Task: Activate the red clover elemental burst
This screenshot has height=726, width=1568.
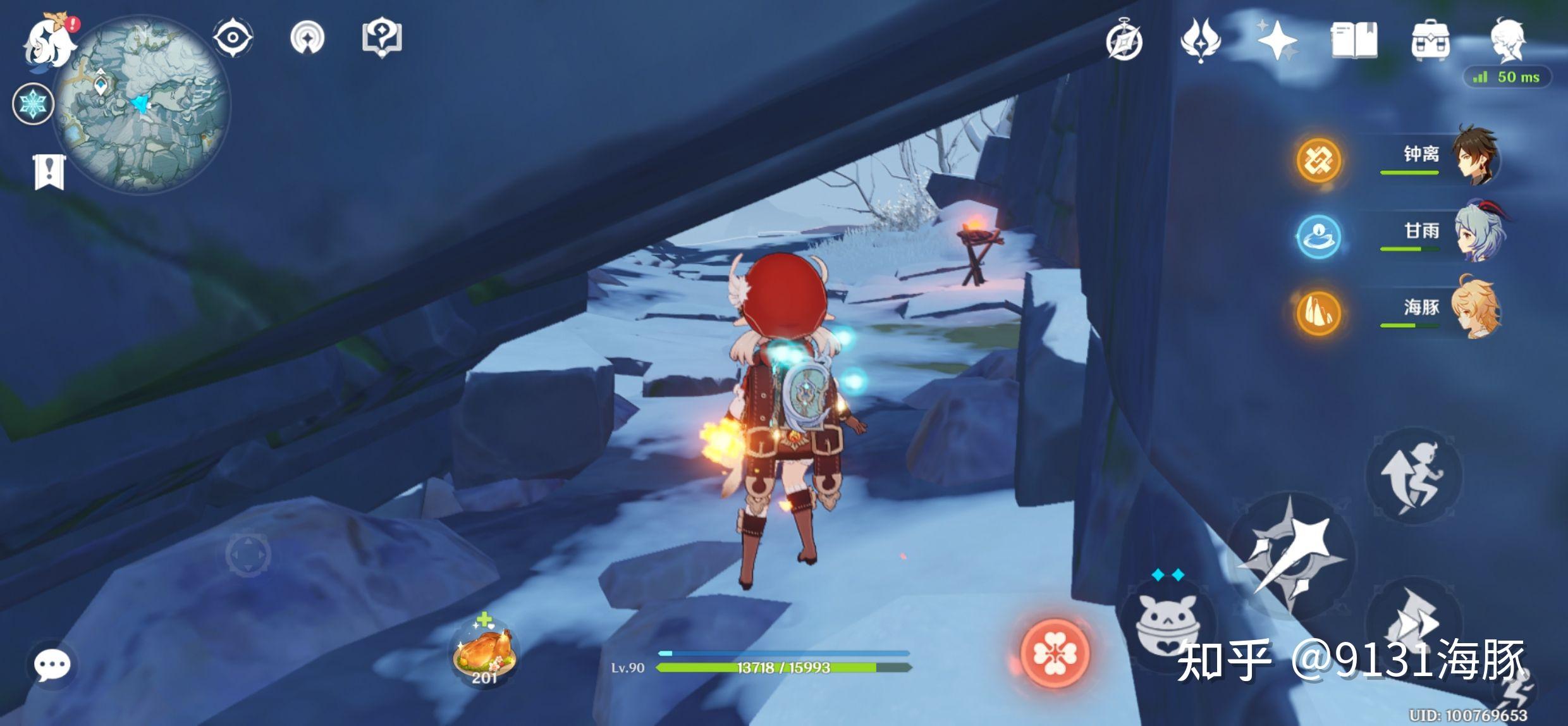Action: tap(1055, 653)
